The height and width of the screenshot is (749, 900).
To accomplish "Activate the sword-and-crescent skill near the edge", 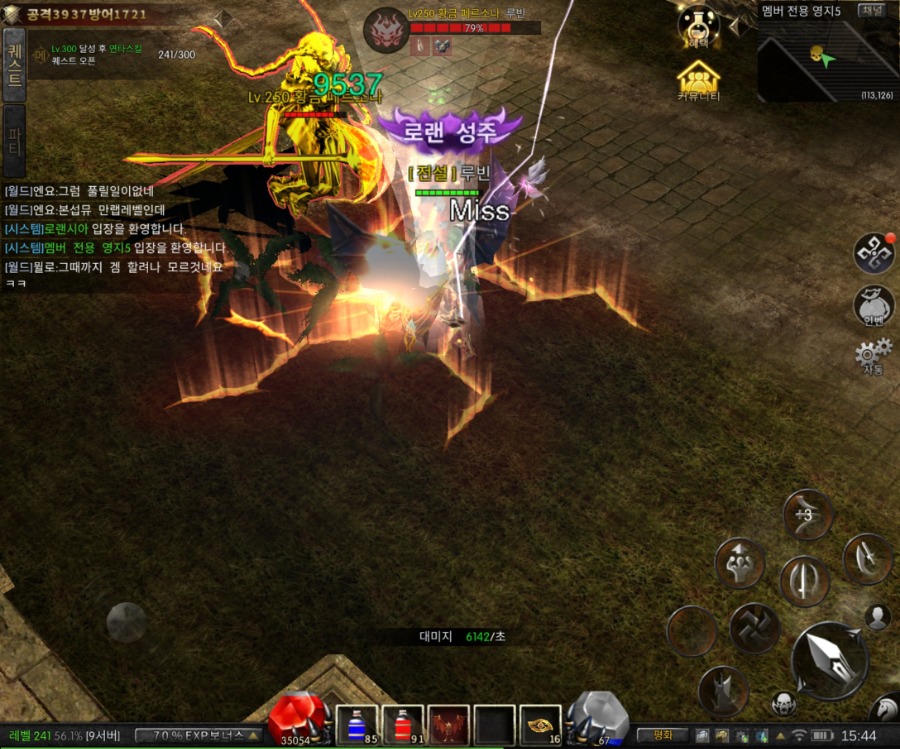I will pos(866,559).
